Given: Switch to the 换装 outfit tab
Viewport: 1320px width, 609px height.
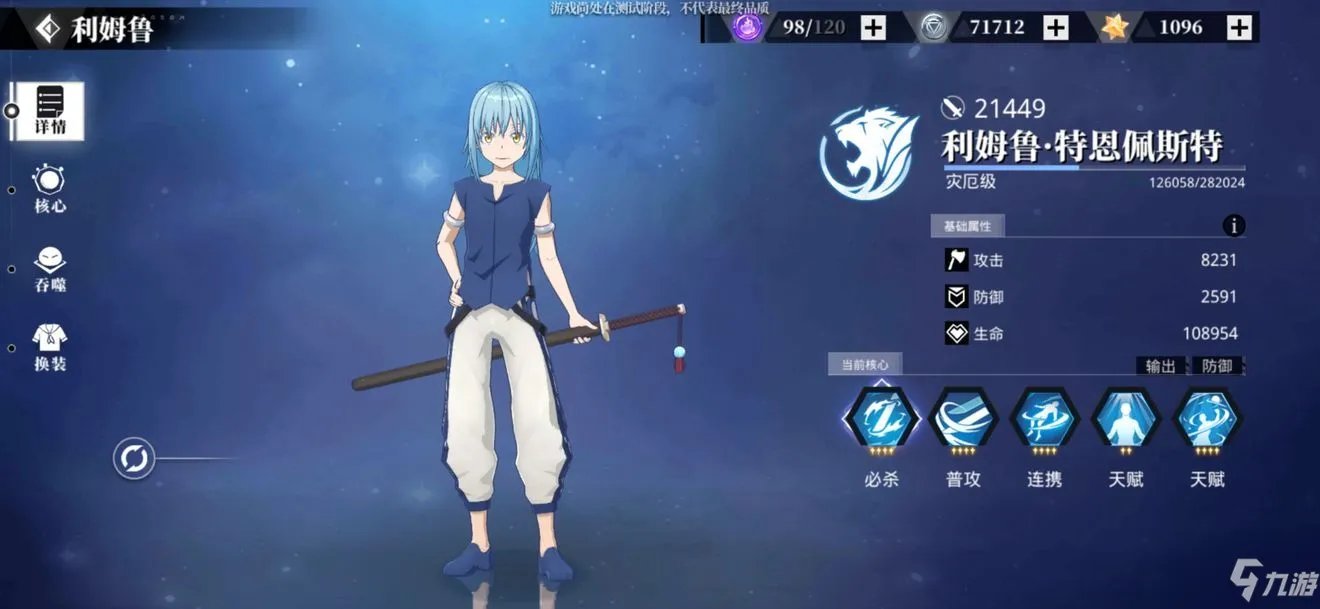Looking at the screenshot, I should pyautogui.click(x=49, y=346).
